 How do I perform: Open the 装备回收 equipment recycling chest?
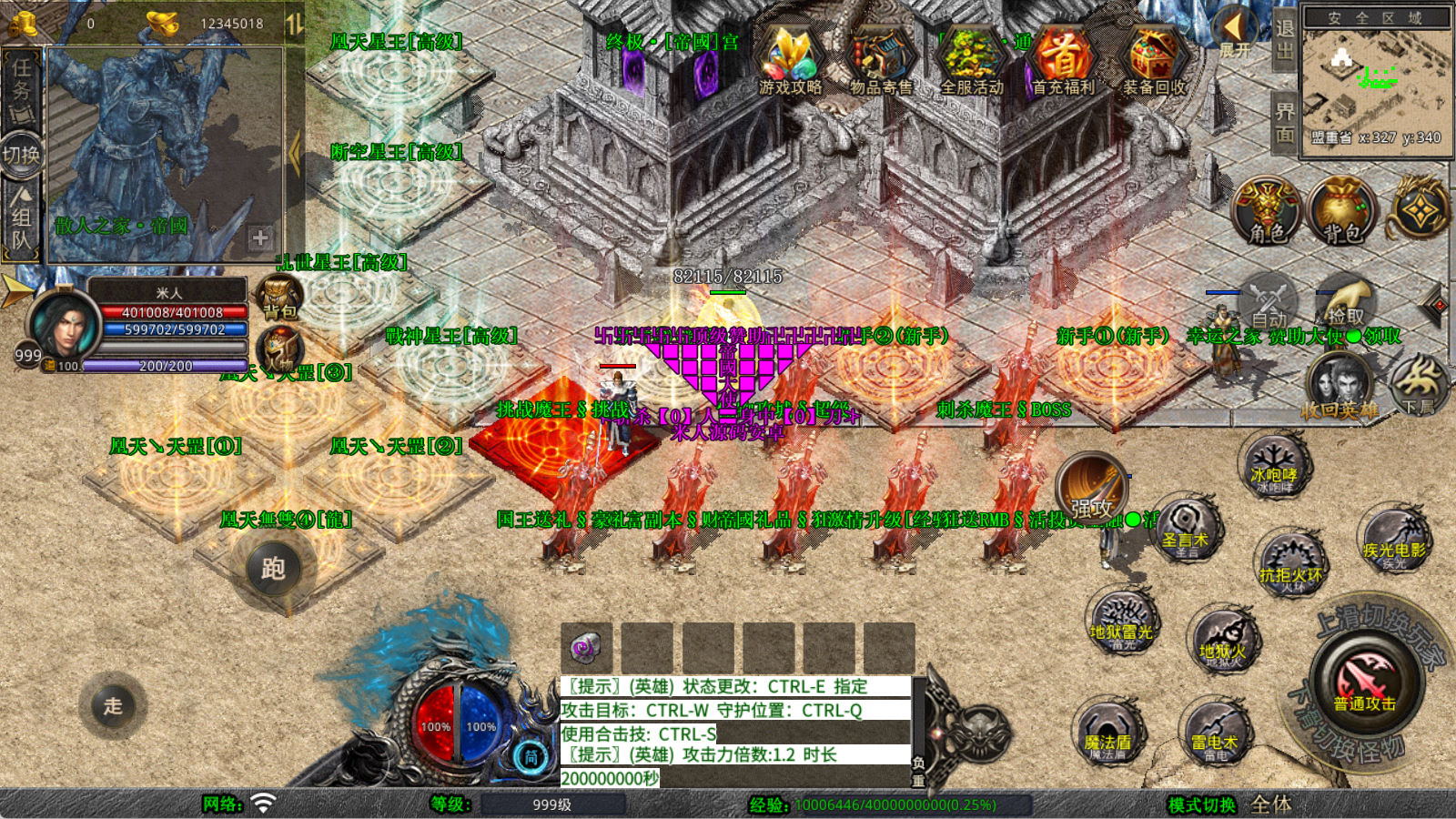tap(1154, 60)
